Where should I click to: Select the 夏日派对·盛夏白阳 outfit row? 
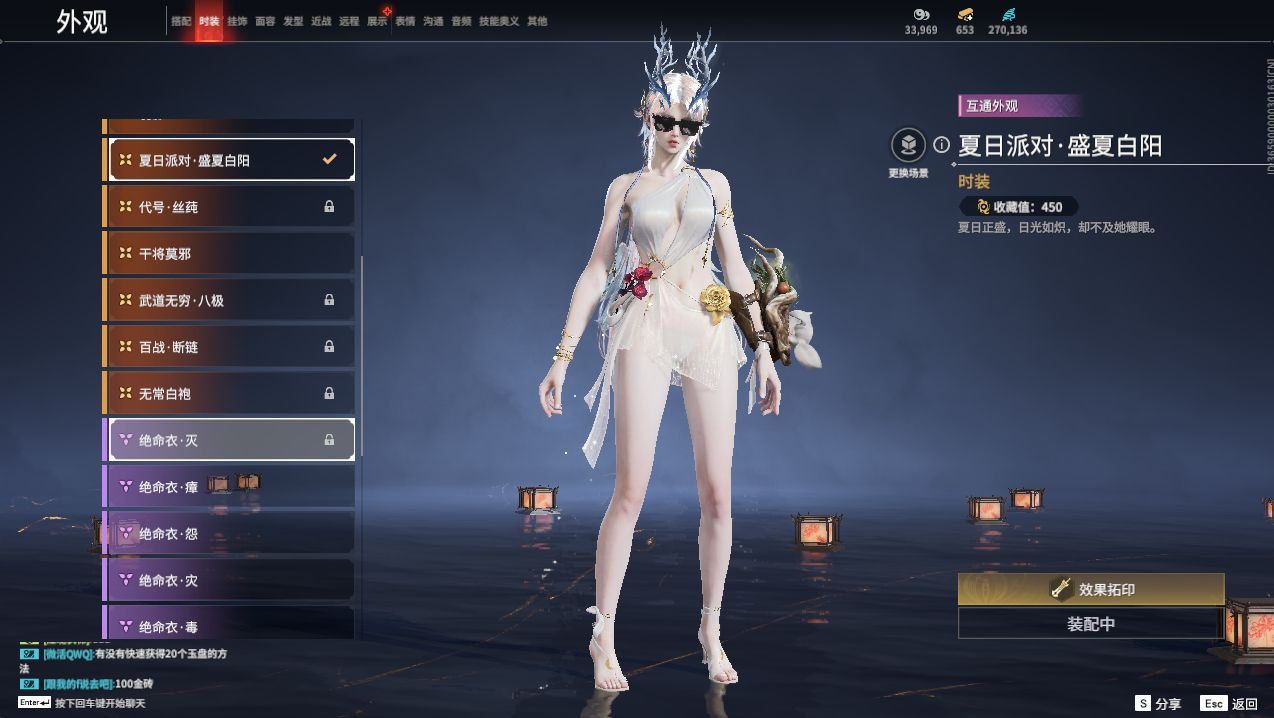pos(231,160)
